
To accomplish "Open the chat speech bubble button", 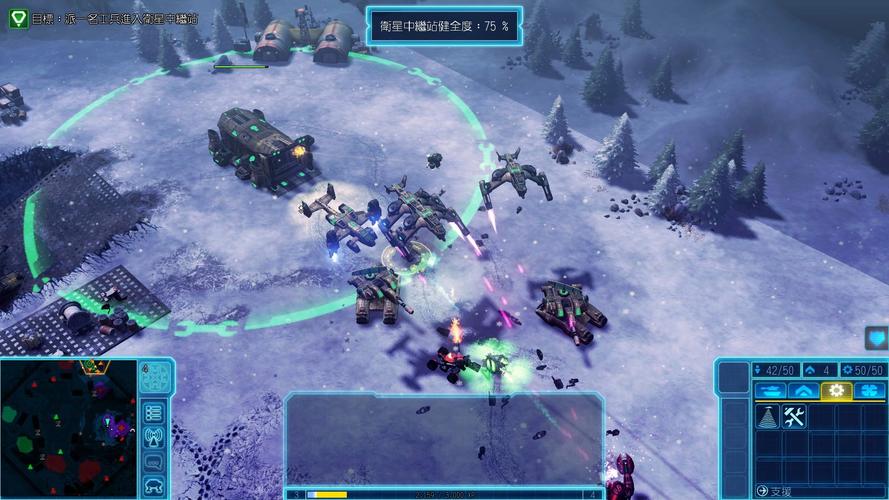I will (153, 462).
